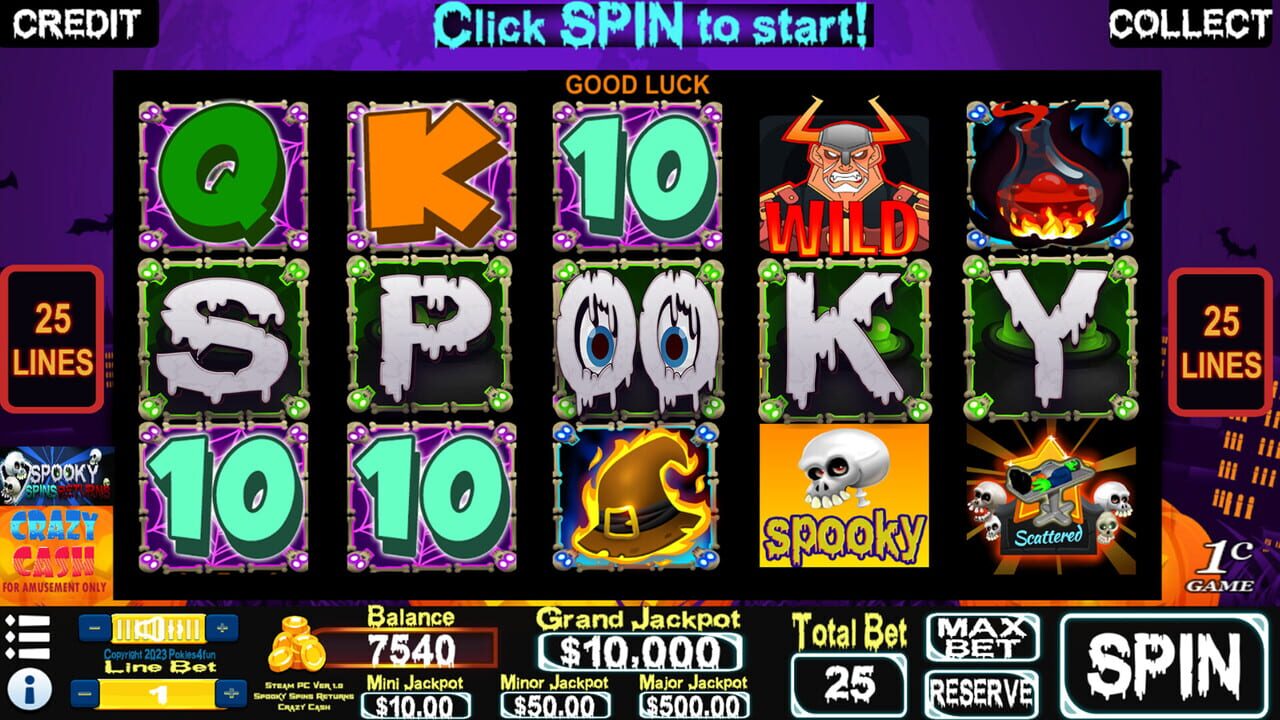
Task: Open game info with the i icon
Action: pyautogui.click(x=28, y=688)
